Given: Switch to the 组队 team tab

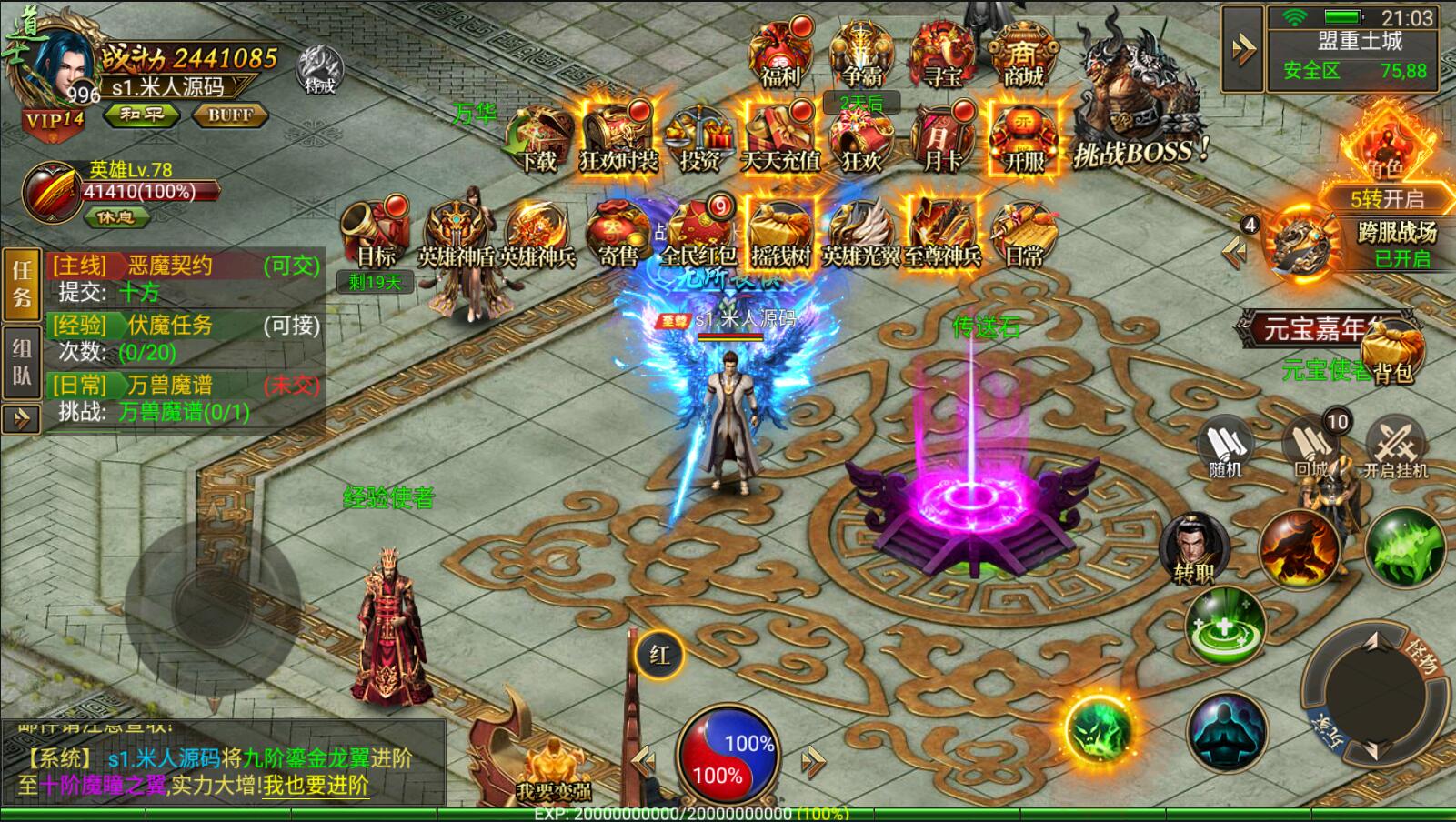Looking at the screenshot, I should 22,361.
